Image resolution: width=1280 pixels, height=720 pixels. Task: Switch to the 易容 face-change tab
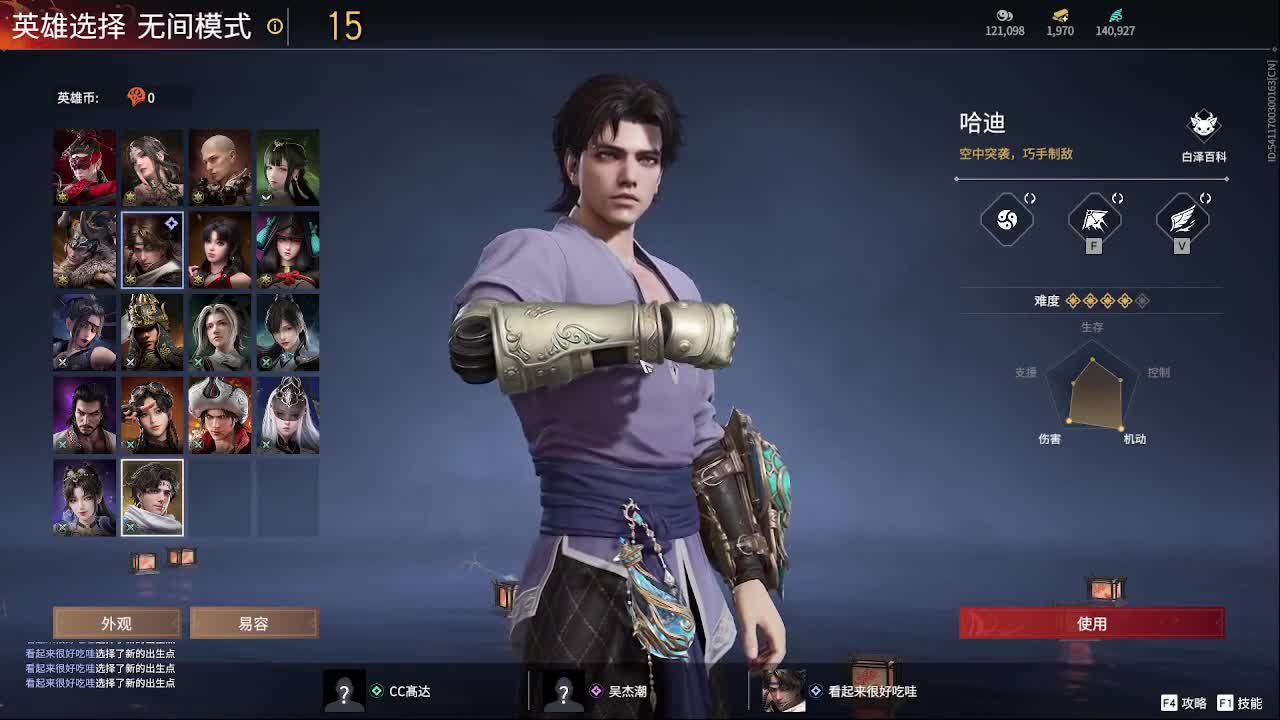click(x=254, y=623)
